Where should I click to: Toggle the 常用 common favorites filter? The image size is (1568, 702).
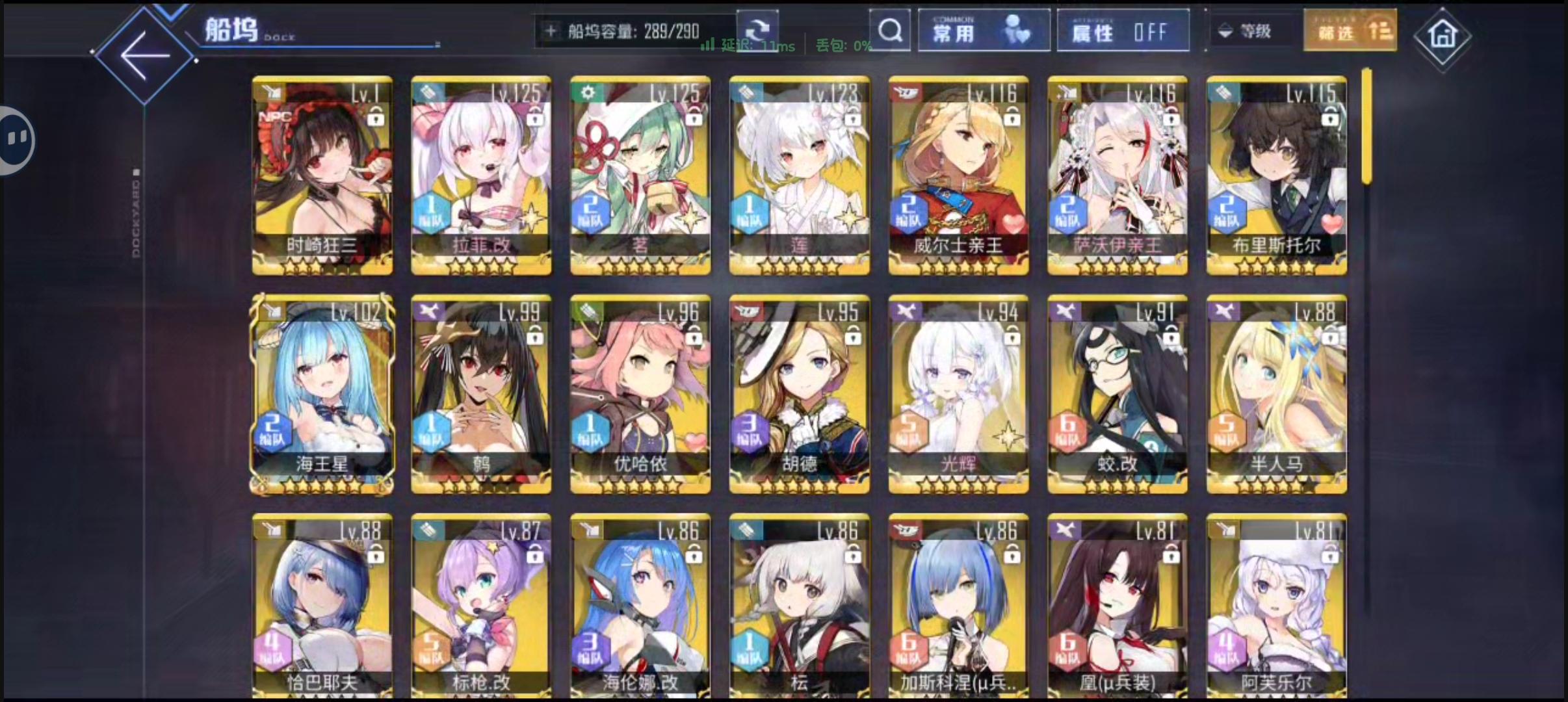pyautogui.click(x=983, y=30)
